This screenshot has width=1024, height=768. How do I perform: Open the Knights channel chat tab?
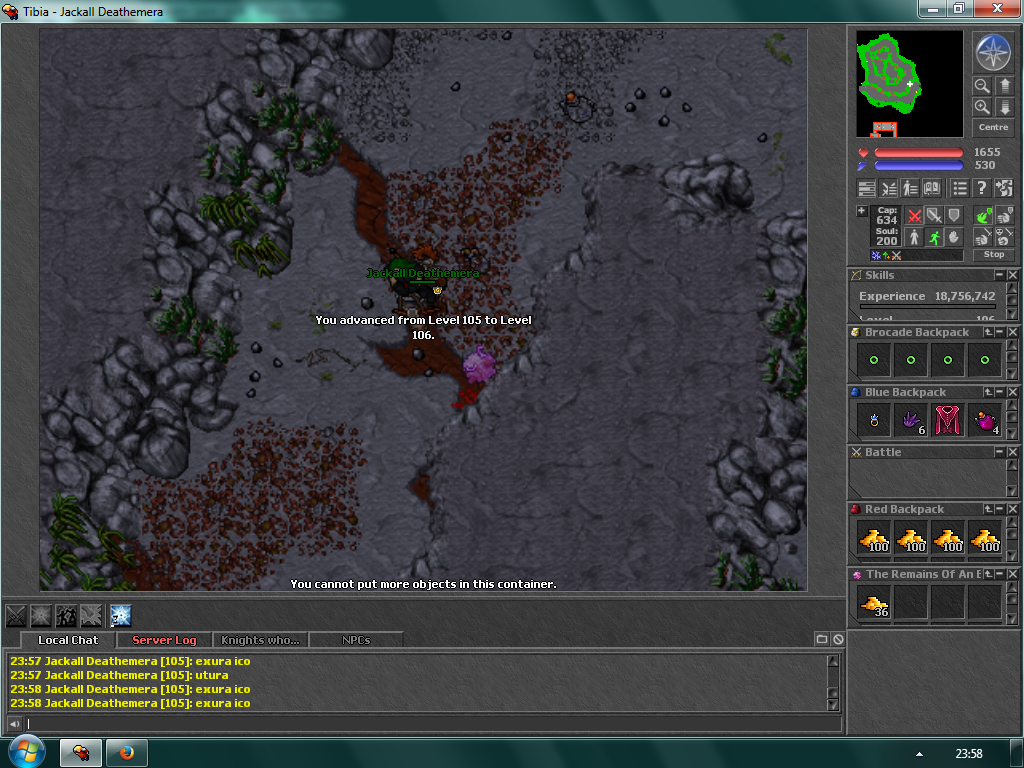point(260,640)
